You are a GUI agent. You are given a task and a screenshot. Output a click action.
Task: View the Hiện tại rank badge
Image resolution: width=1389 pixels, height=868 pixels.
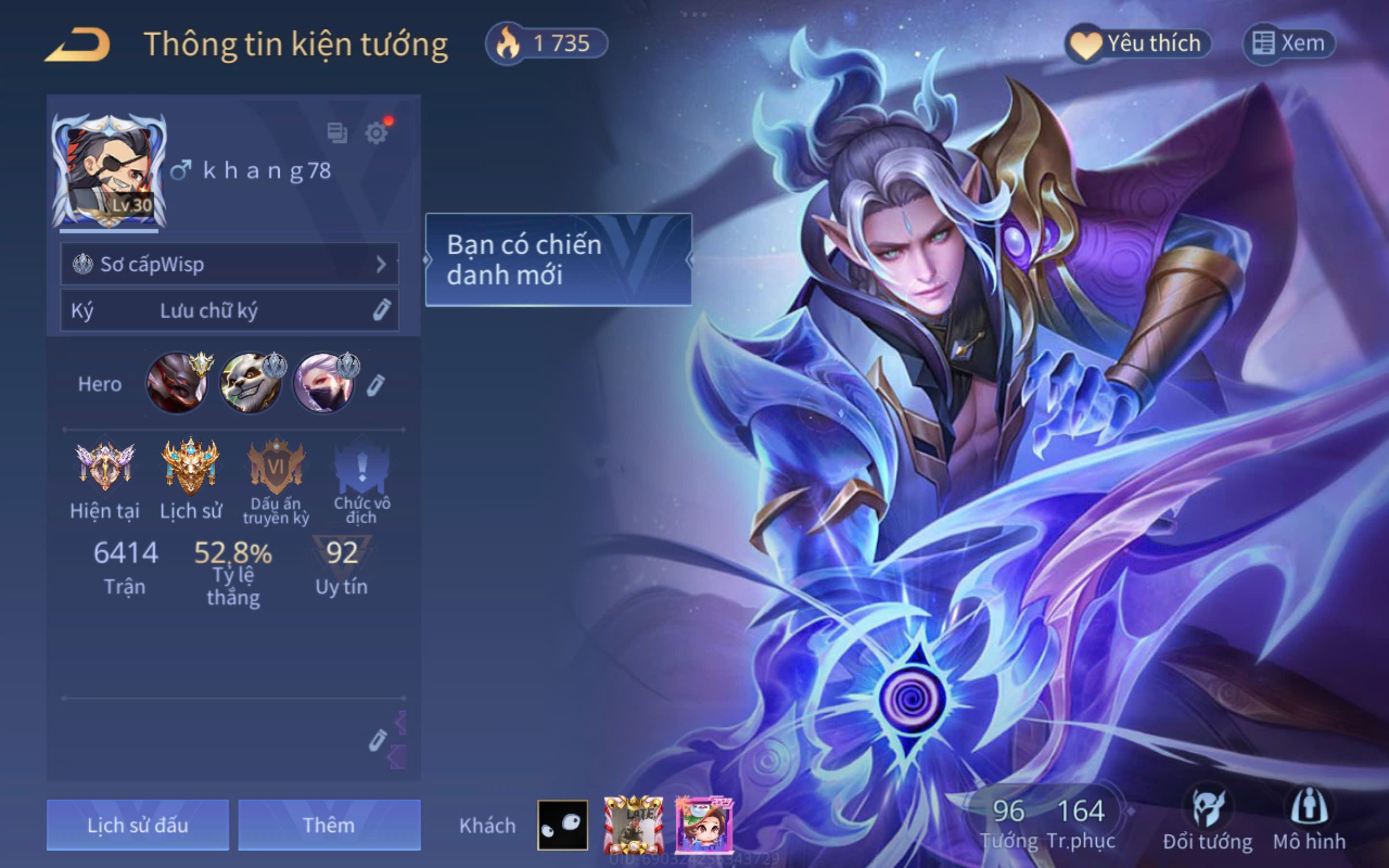coord(105,468)
